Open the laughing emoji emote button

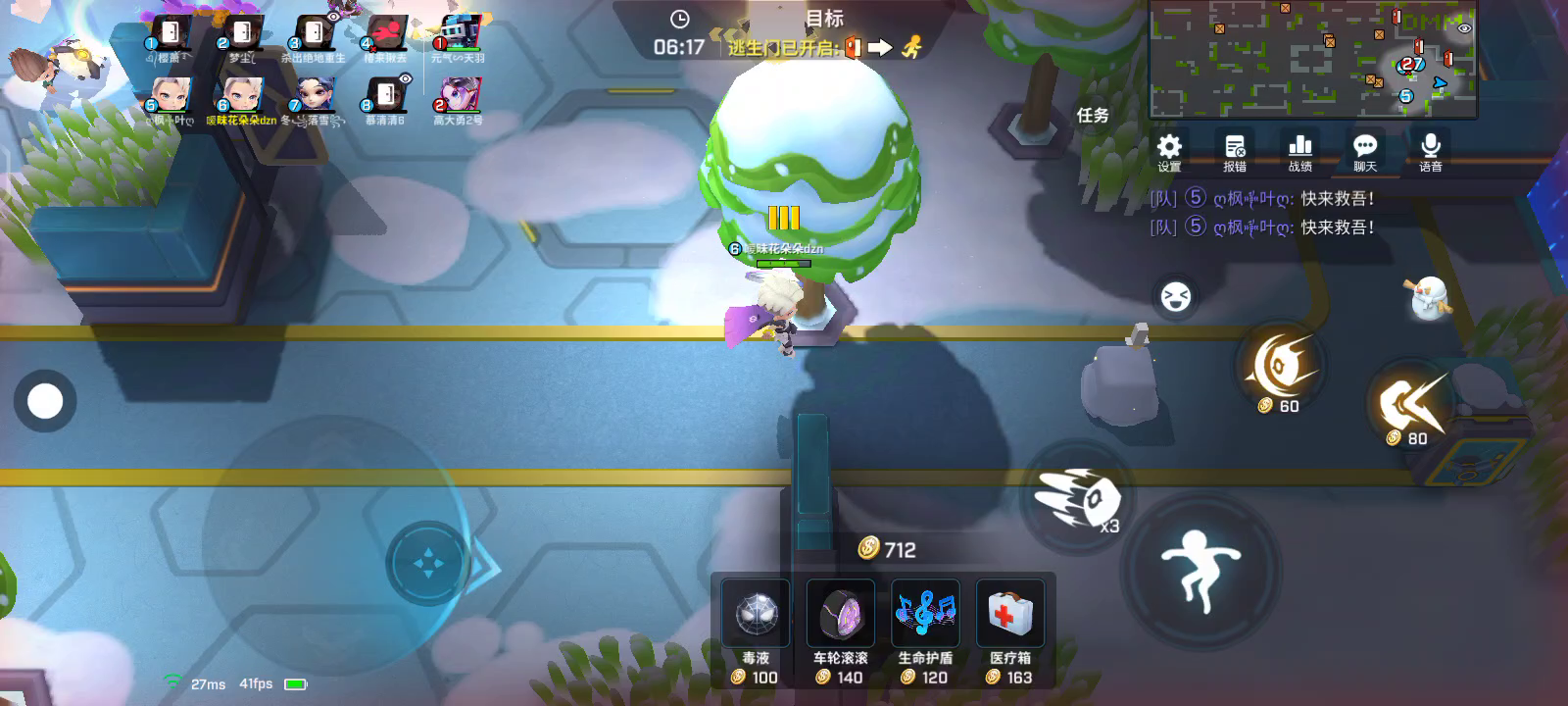pos(1175,296)
